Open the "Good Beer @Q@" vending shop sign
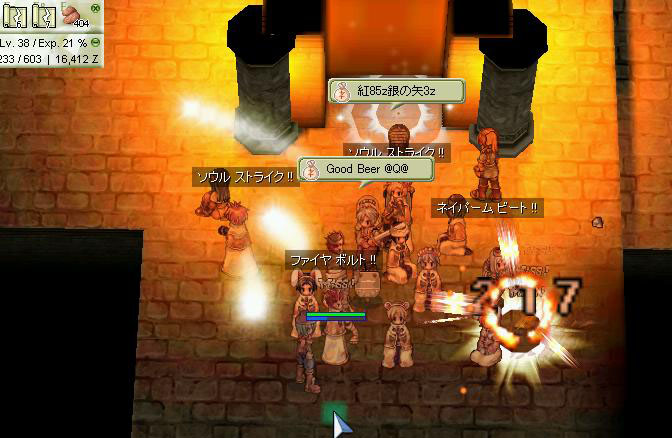 pos(366,169)
